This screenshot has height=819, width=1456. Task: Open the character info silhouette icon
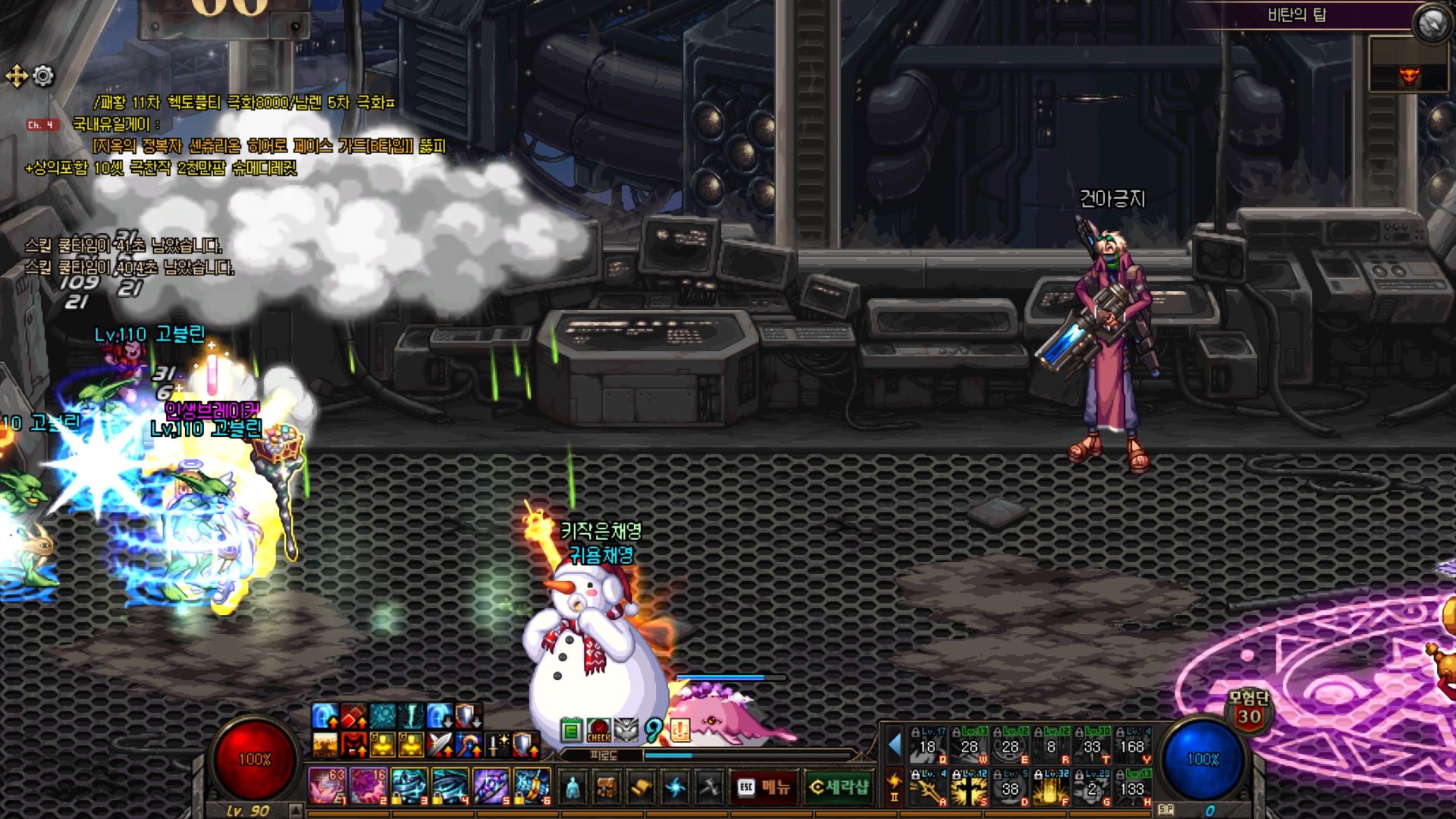(573, 787)
